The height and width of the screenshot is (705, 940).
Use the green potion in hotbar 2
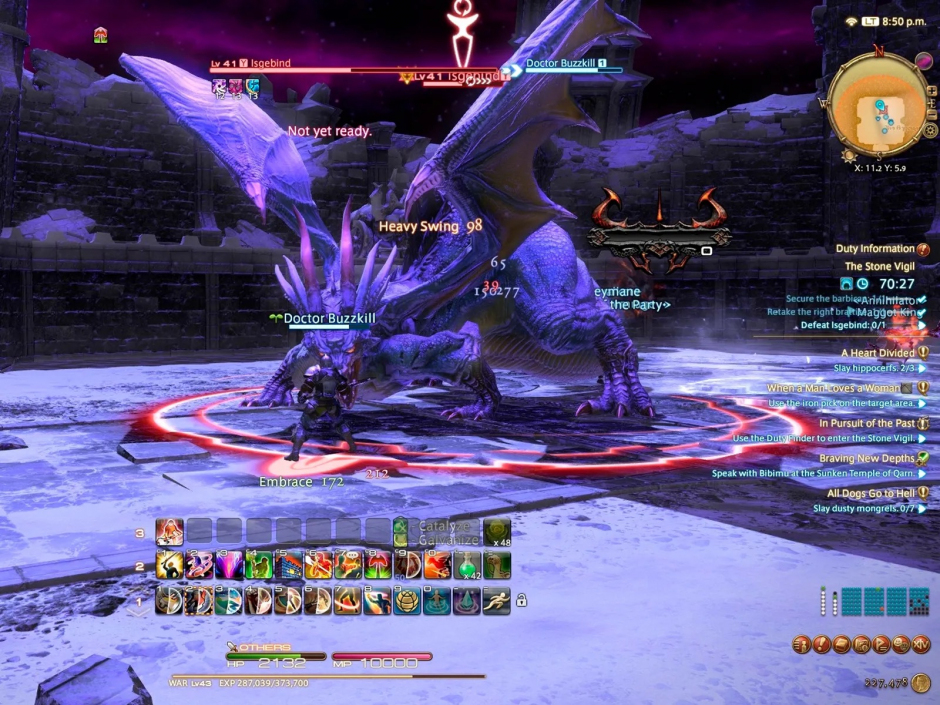[x=467, y=566]
